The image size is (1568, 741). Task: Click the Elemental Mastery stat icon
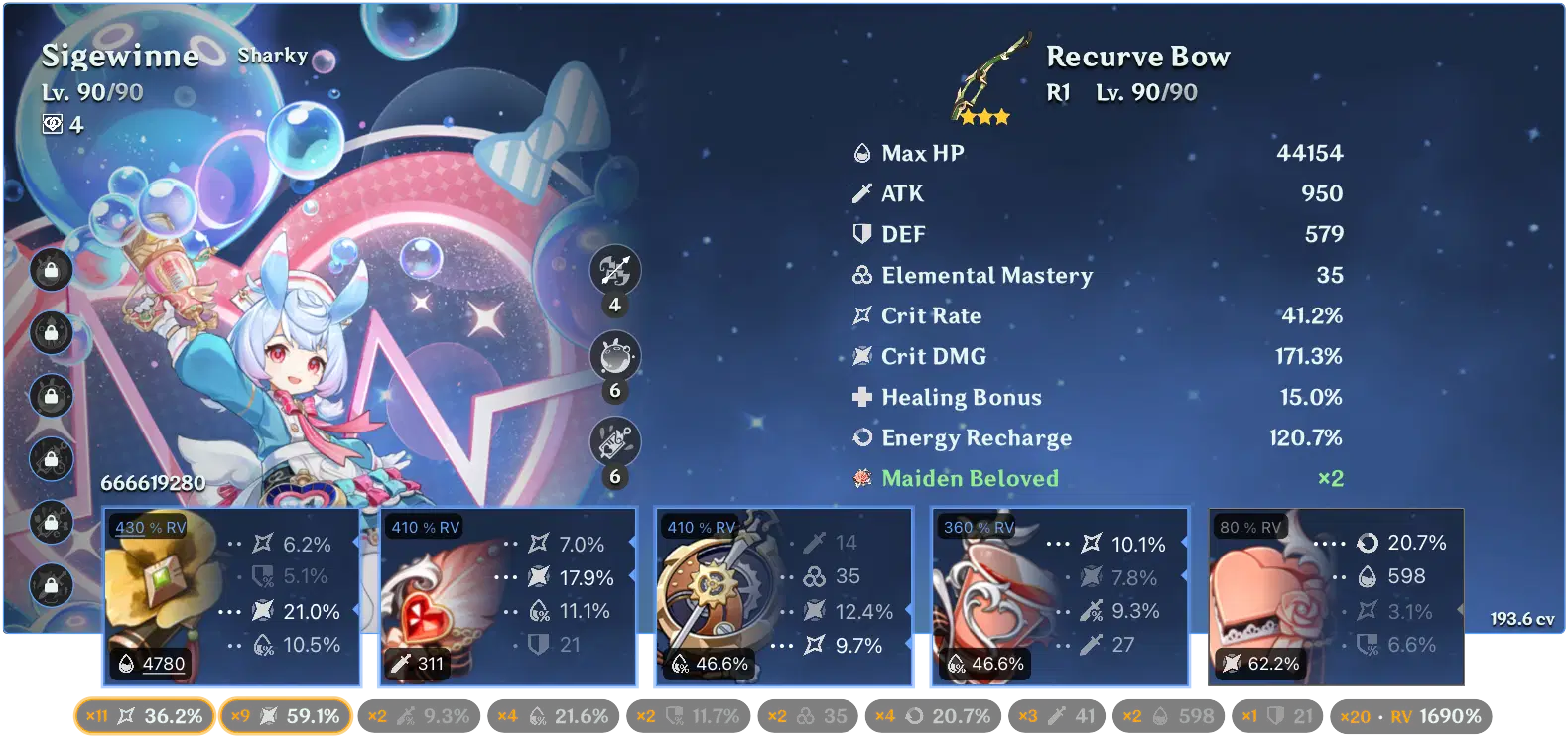point(861,275)
